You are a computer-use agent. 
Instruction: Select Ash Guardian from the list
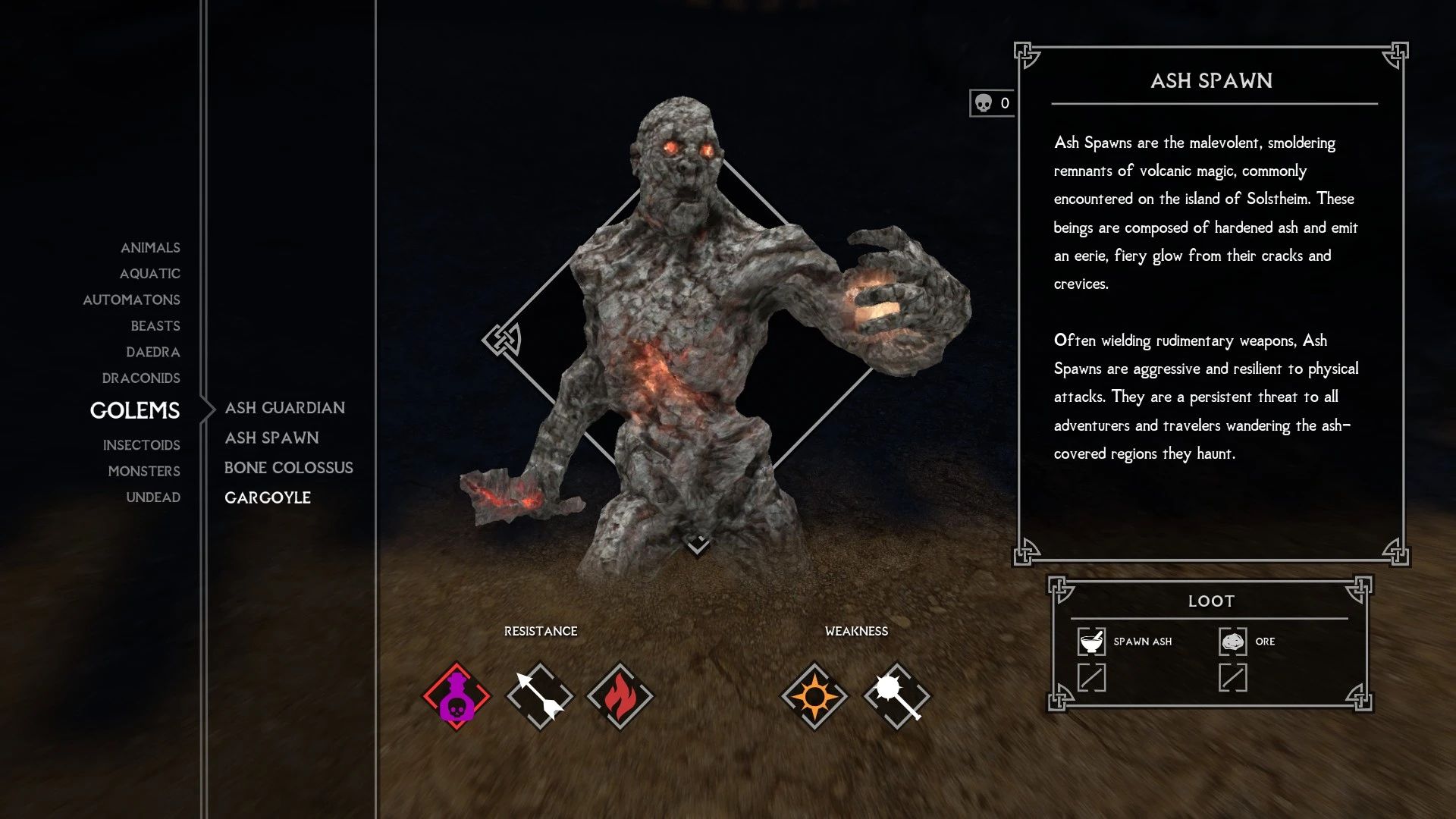pyautogui.click(x=285, y=407)
